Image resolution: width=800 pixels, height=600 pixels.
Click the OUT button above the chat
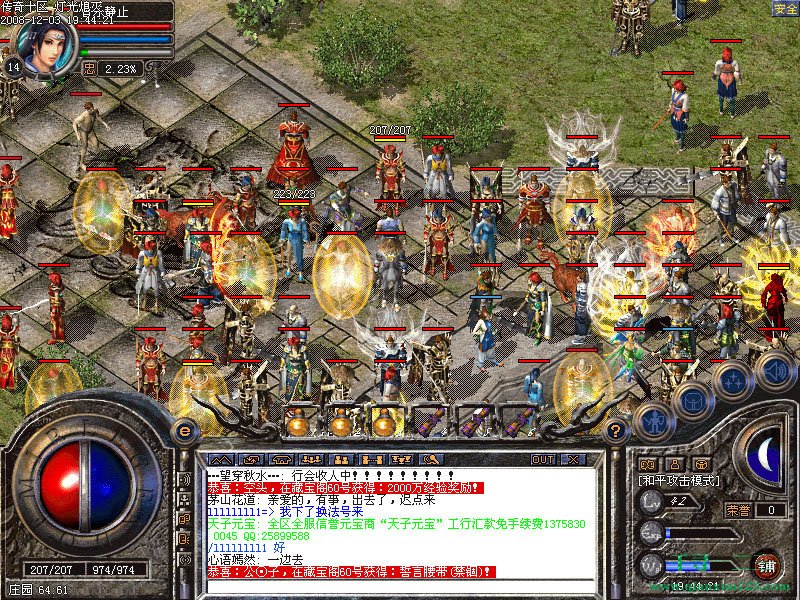pos(542,459)
